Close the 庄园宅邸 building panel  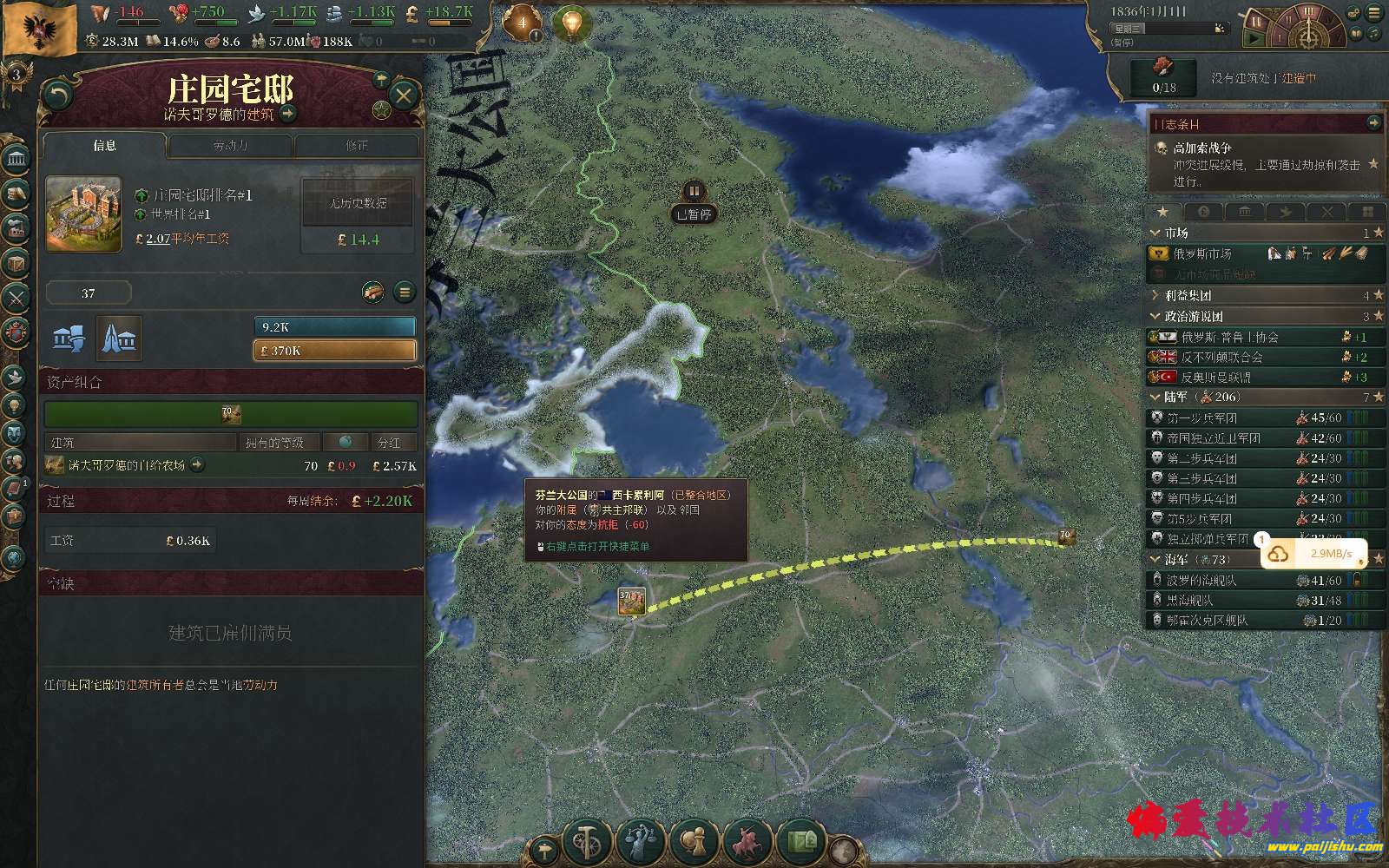pos(403,95)
